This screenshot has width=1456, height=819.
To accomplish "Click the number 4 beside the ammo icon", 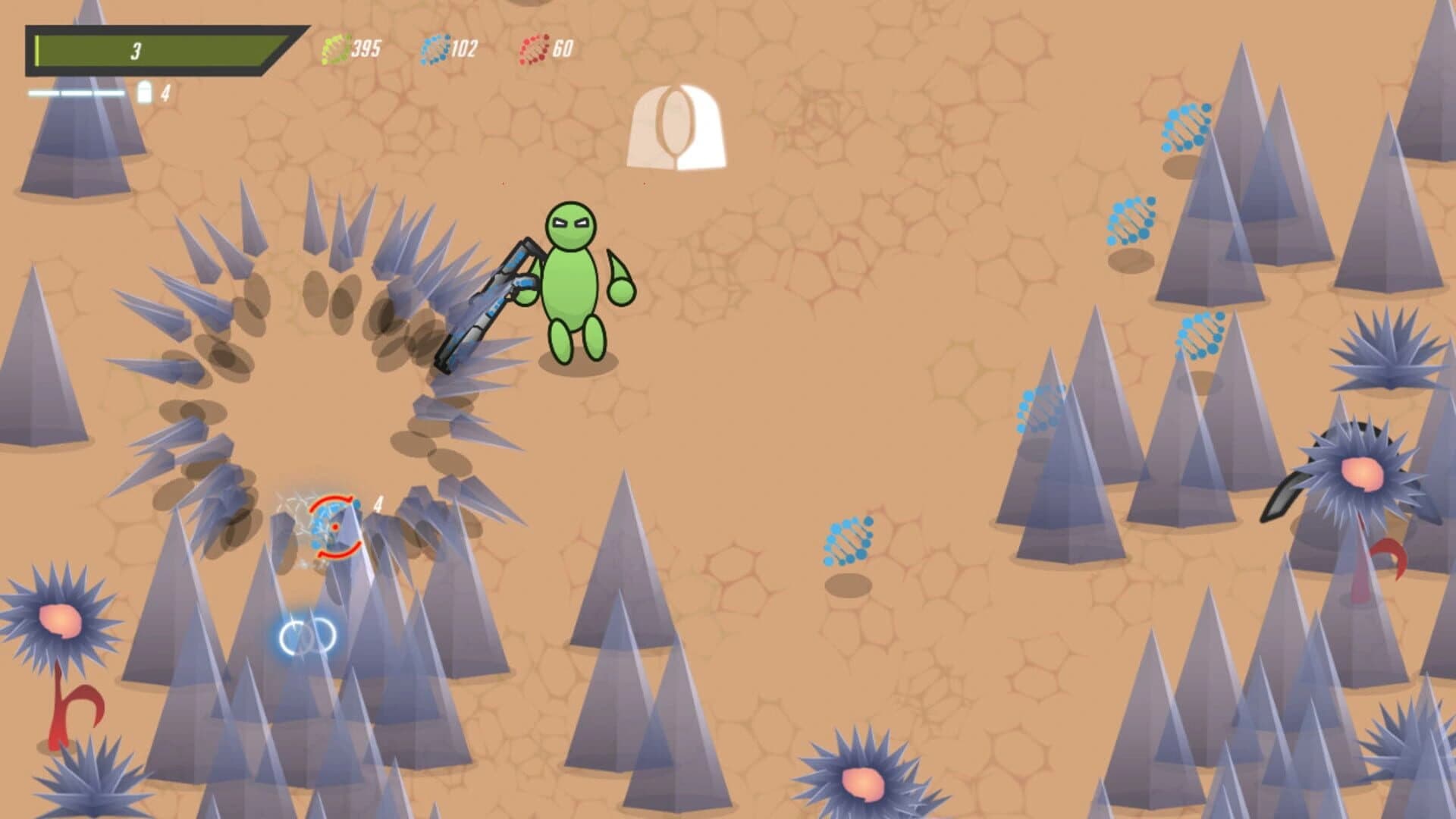I will click(165, 93).
